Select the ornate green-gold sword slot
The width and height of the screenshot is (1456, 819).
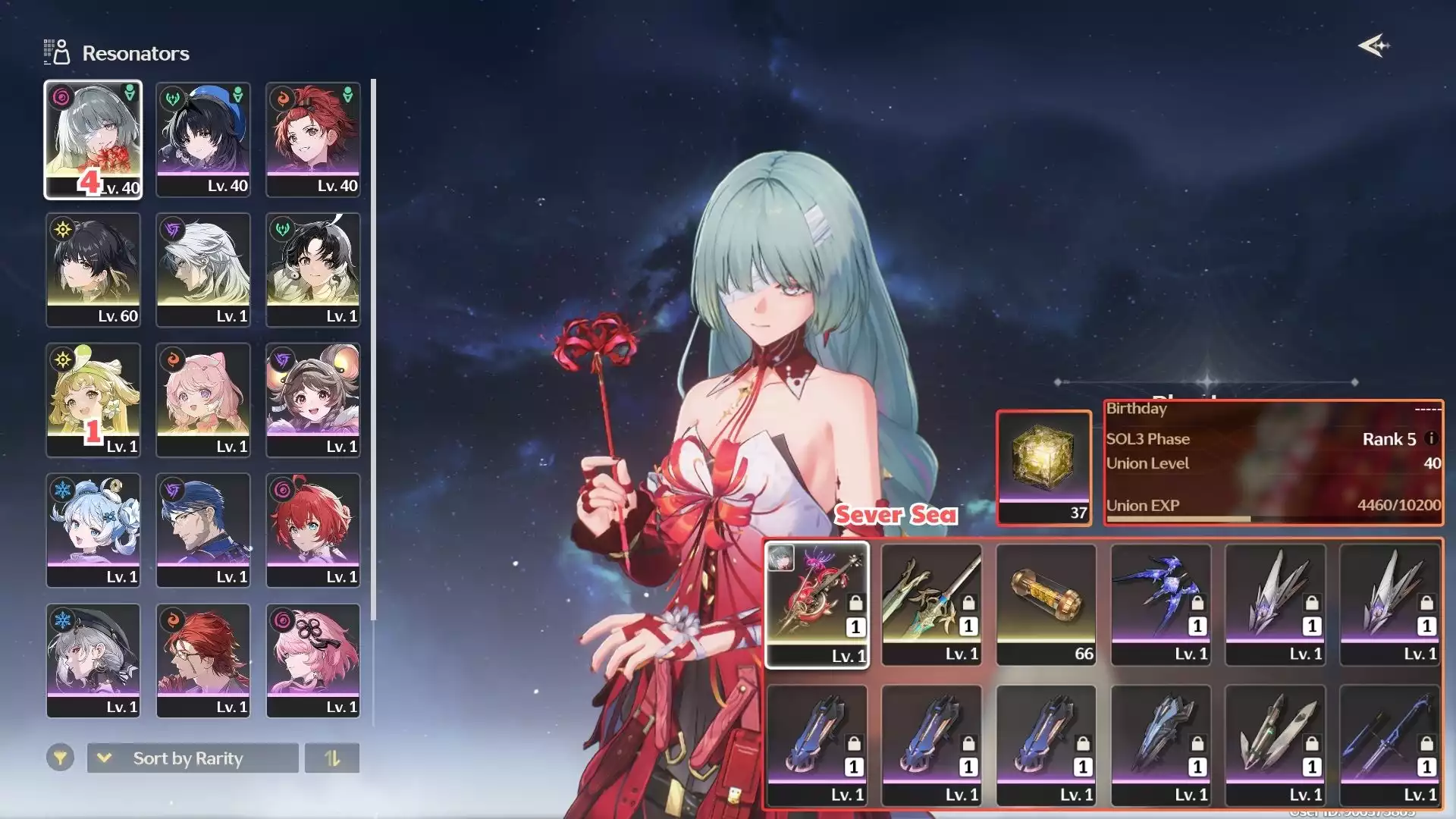(931, 604)
